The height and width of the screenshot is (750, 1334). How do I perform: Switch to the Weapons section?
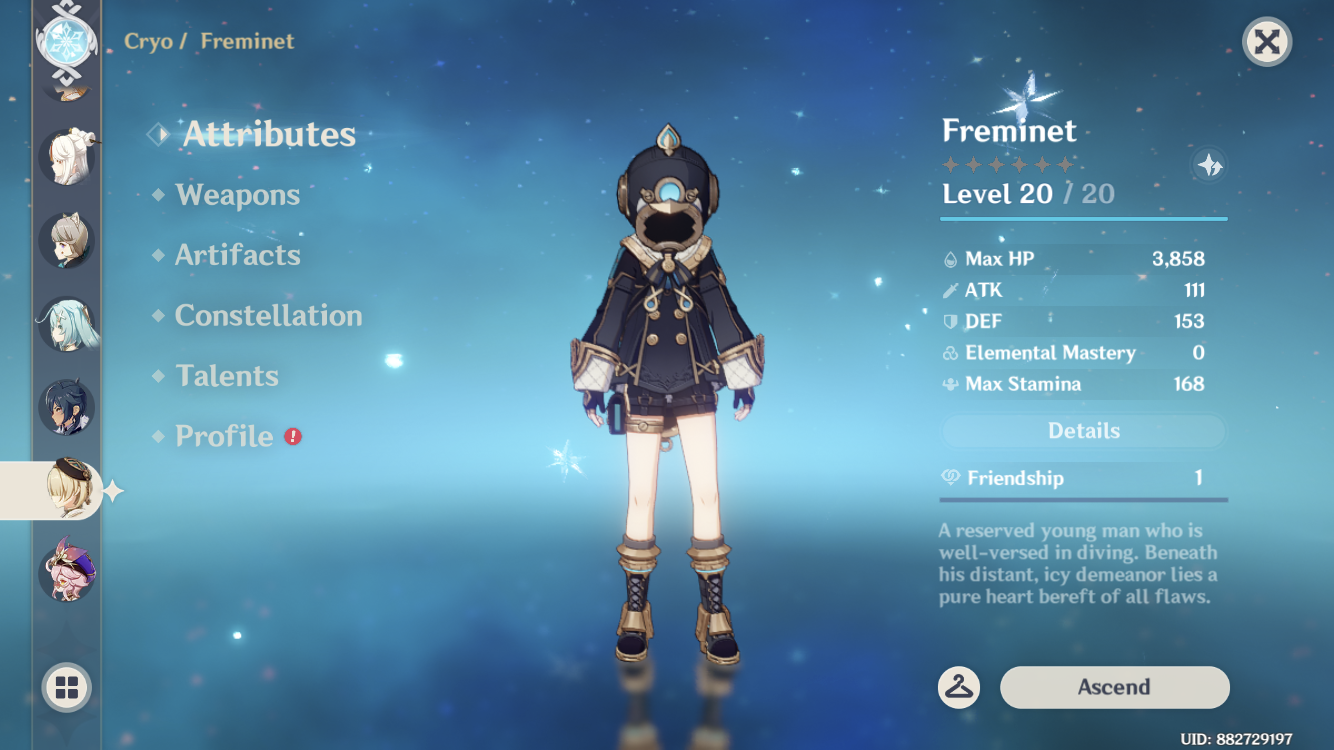click(x=237, y=195)
